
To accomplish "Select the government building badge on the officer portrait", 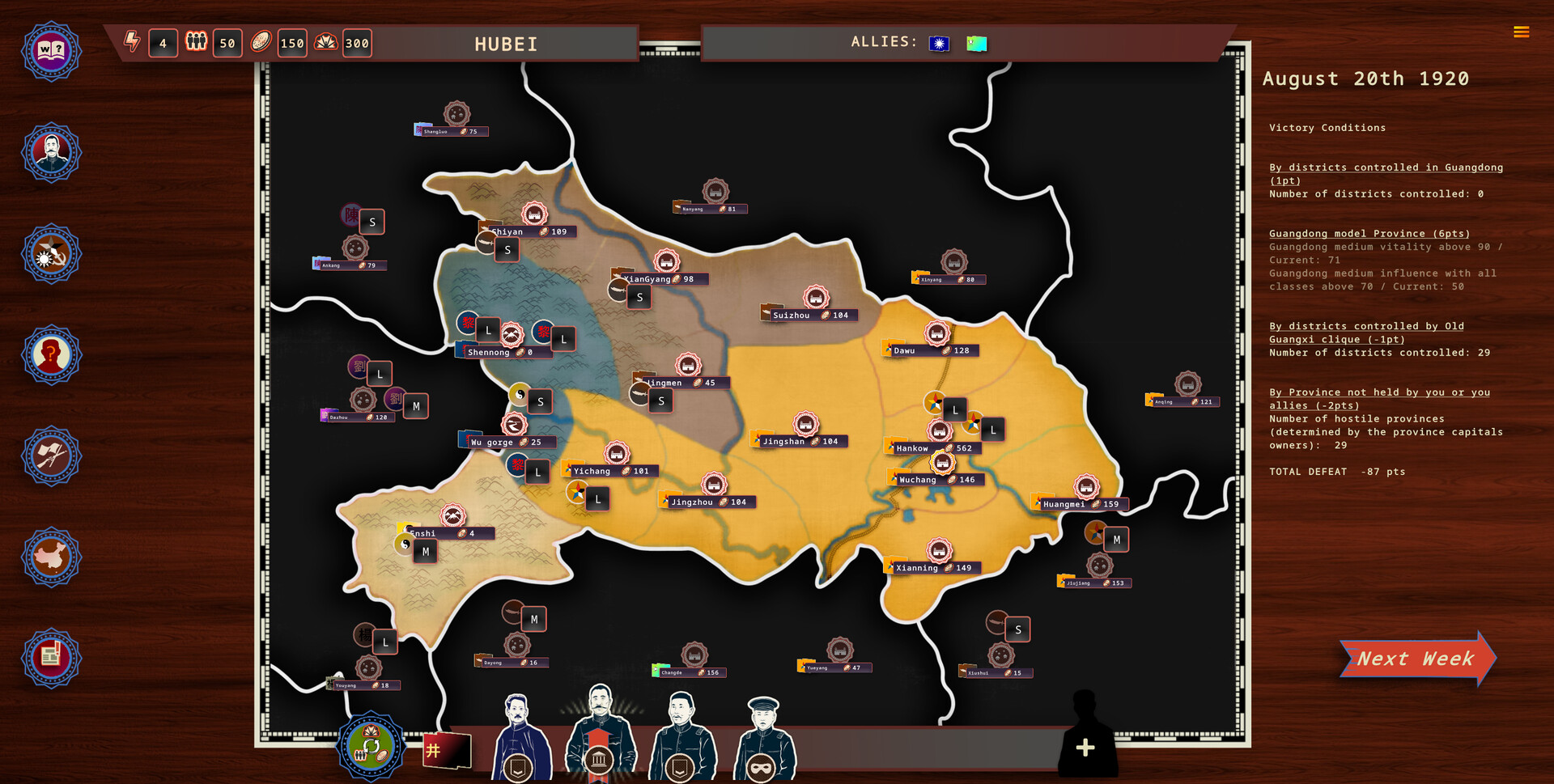I will click(x=600, y=759).
